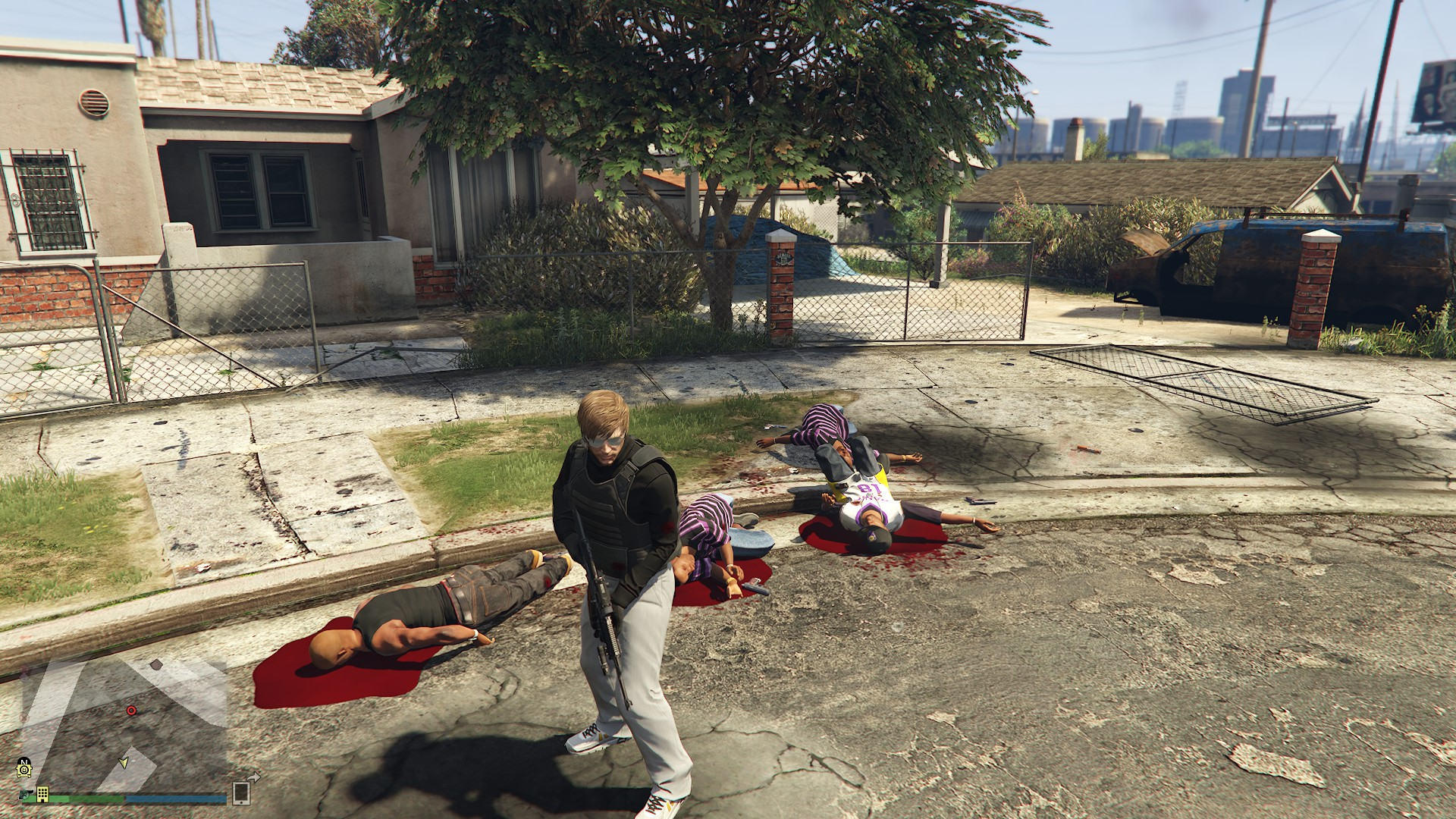
Task: Click the share arrow above the phone icon
Action: click(x=253, y=777)
